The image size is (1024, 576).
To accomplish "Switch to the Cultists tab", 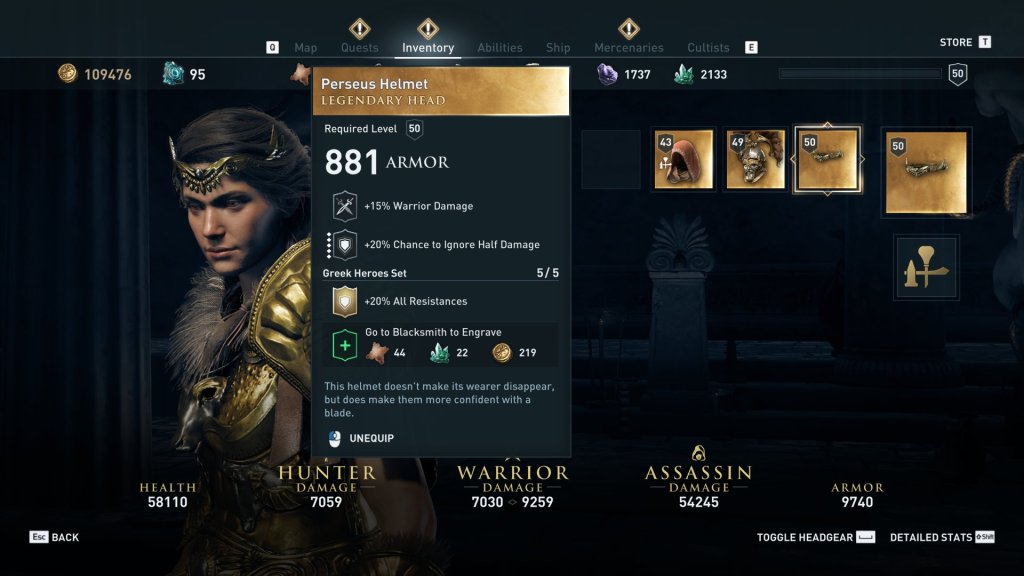I will pos(708,48).
